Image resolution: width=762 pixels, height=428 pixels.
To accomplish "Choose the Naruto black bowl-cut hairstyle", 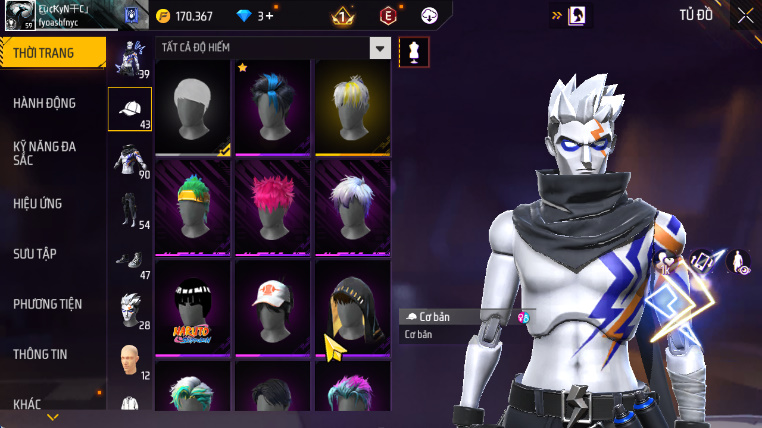I will coord(193,307).
